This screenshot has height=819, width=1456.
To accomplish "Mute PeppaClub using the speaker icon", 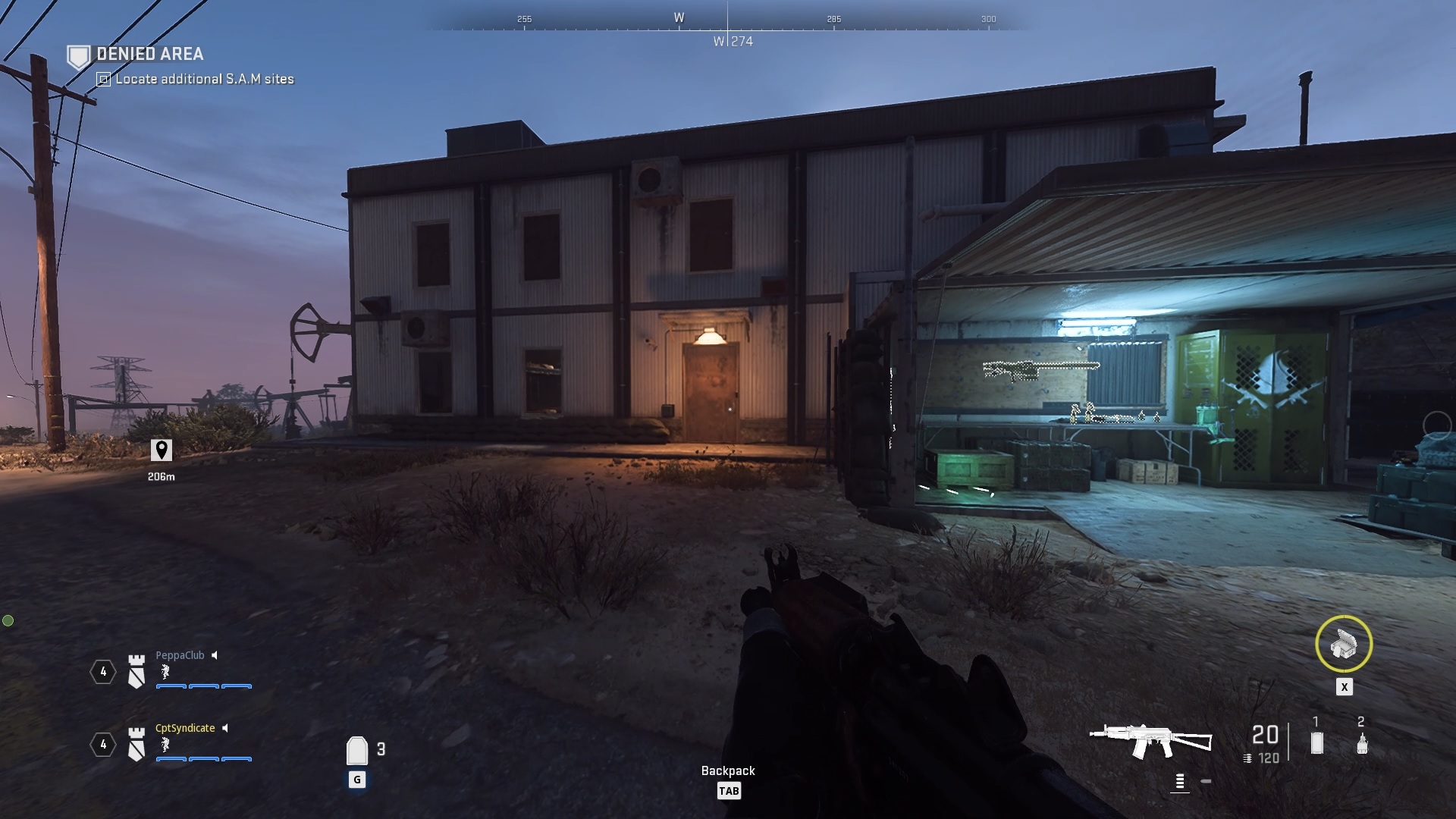I will click(215, 655).
